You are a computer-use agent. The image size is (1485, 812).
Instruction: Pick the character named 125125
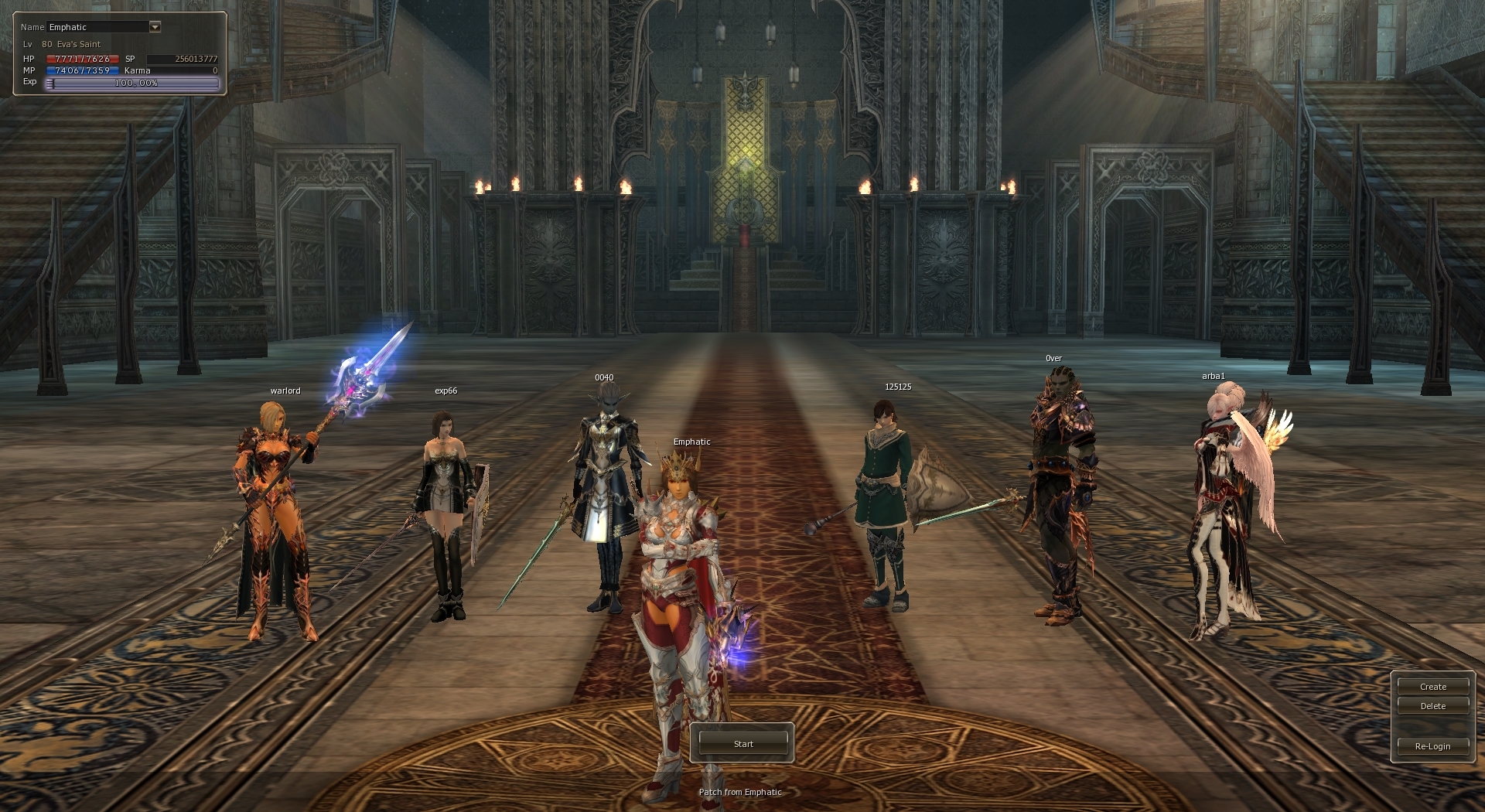[886, 503]
